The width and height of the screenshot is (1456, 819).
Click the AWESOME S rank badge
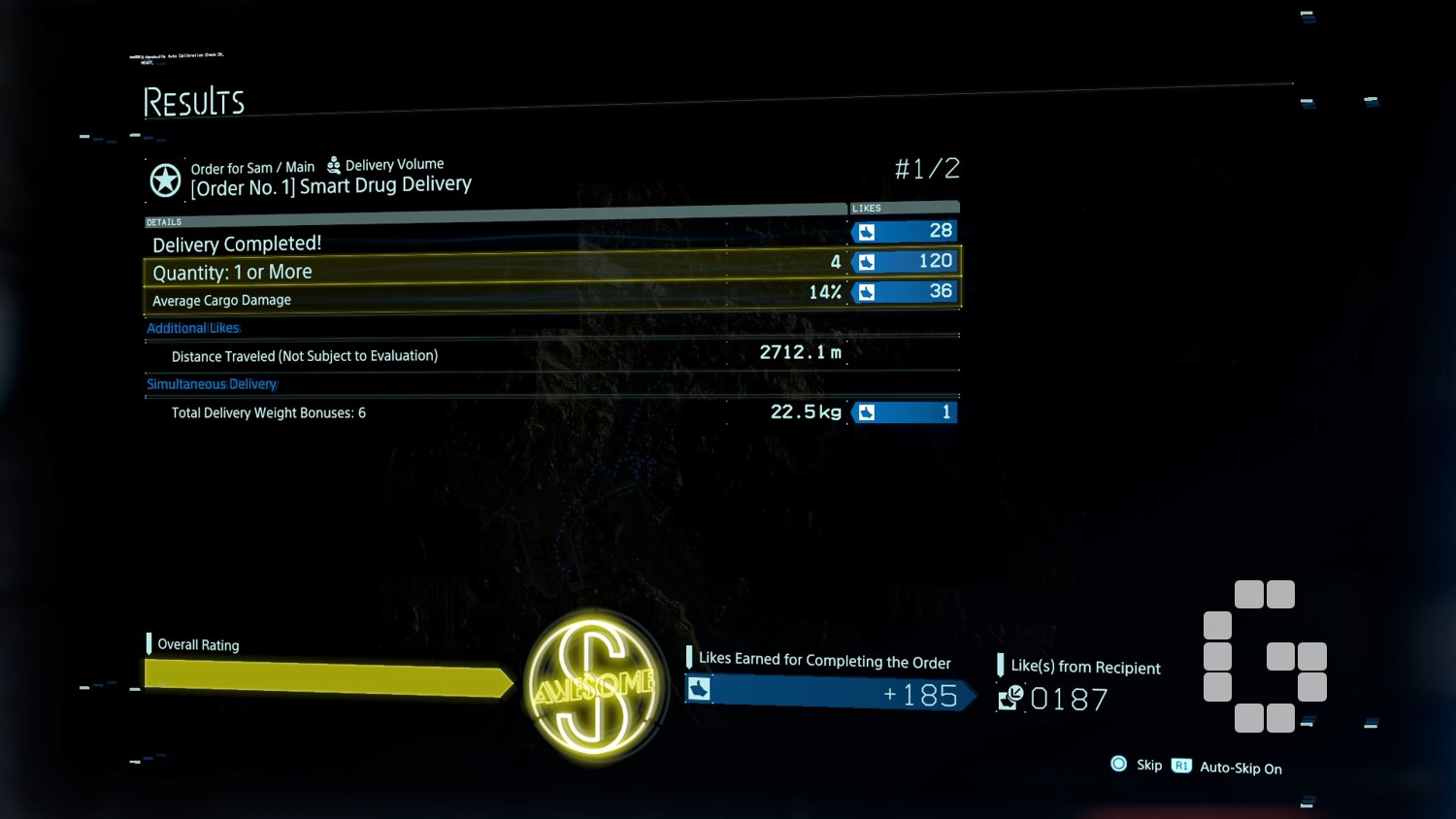coord(595,685)
